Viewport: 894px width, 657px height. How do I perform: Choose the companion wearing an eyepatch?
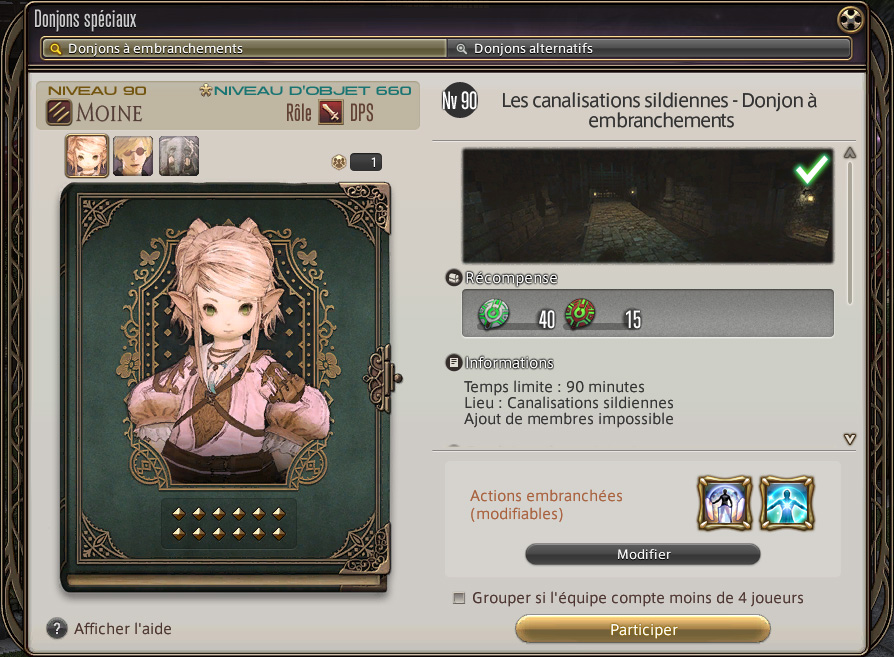point(133,156)
